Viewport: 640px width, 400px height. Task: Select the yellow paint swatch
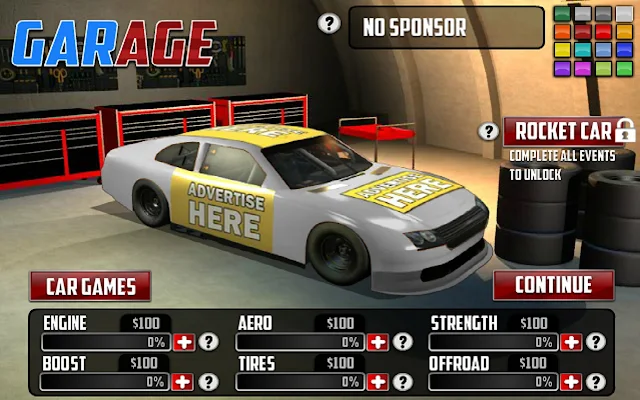coord(562,49)
